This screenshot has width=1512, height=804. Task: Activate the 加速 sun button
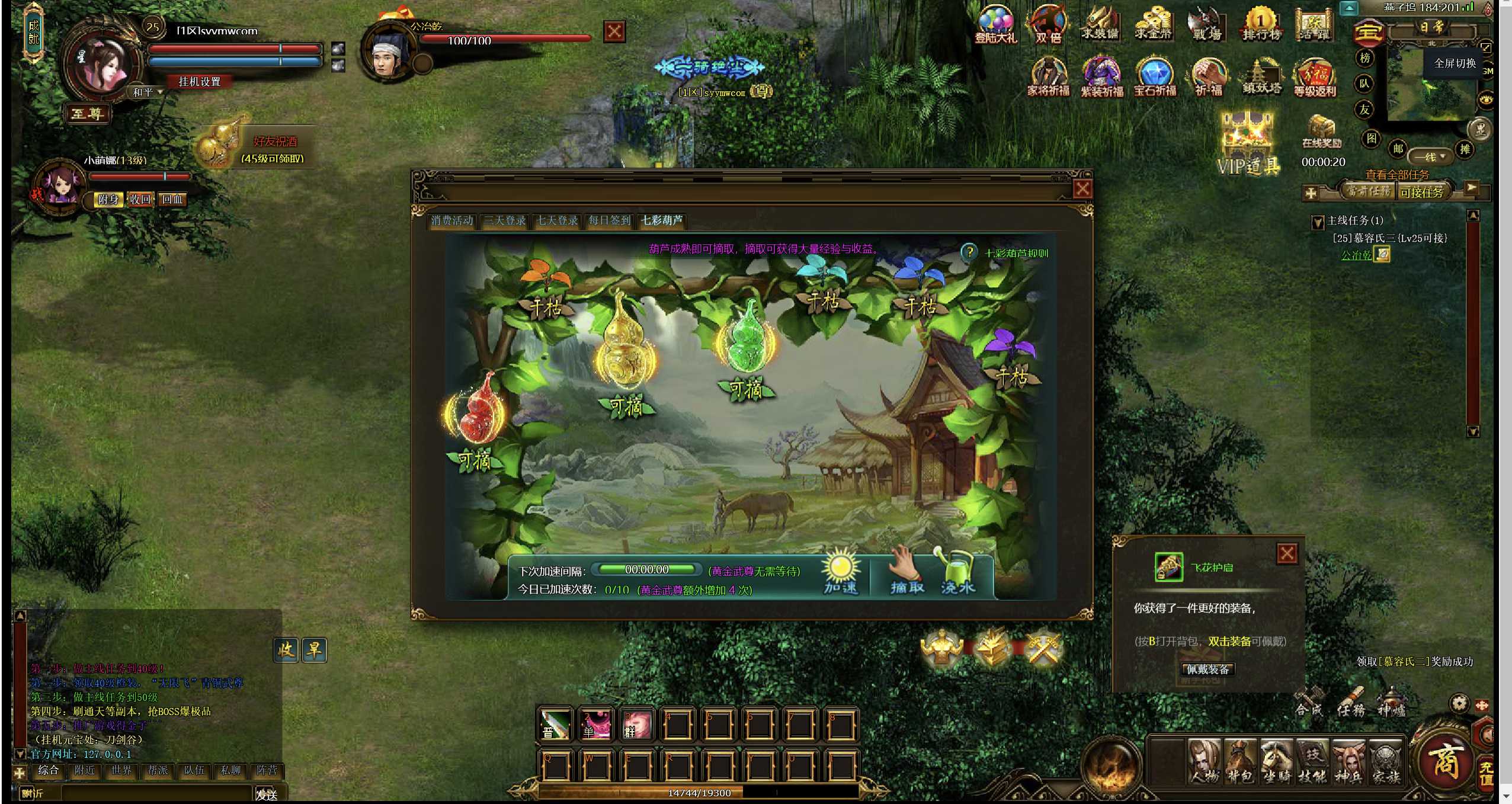click(841, 572)
